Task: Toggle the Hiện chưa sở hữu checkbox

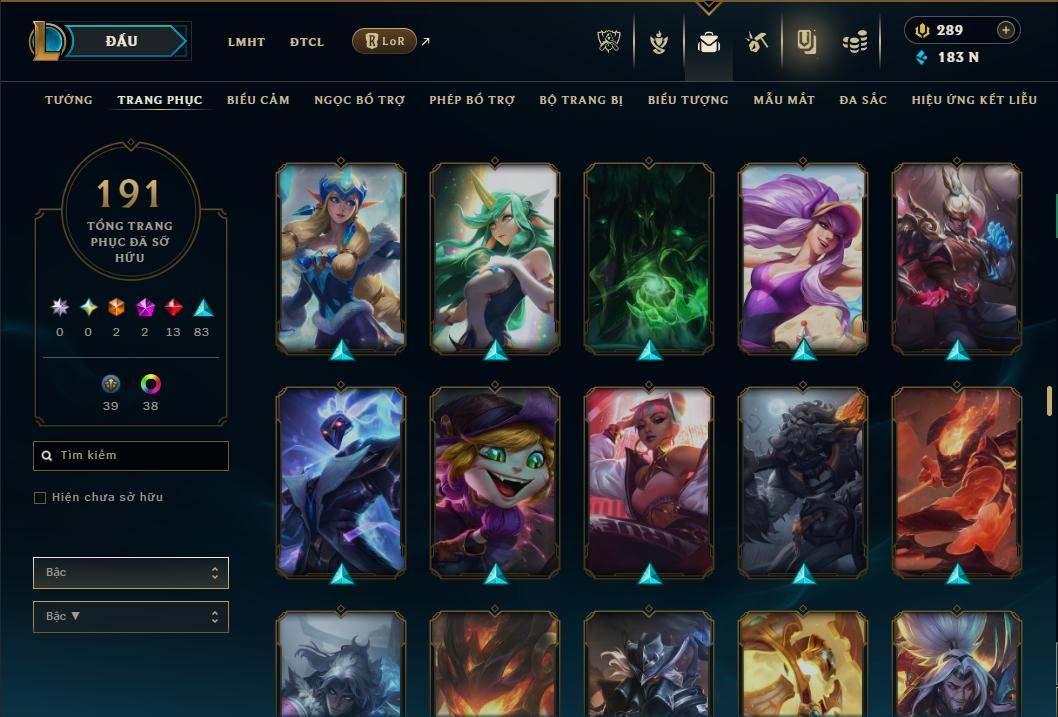Action: coord(40,498)
